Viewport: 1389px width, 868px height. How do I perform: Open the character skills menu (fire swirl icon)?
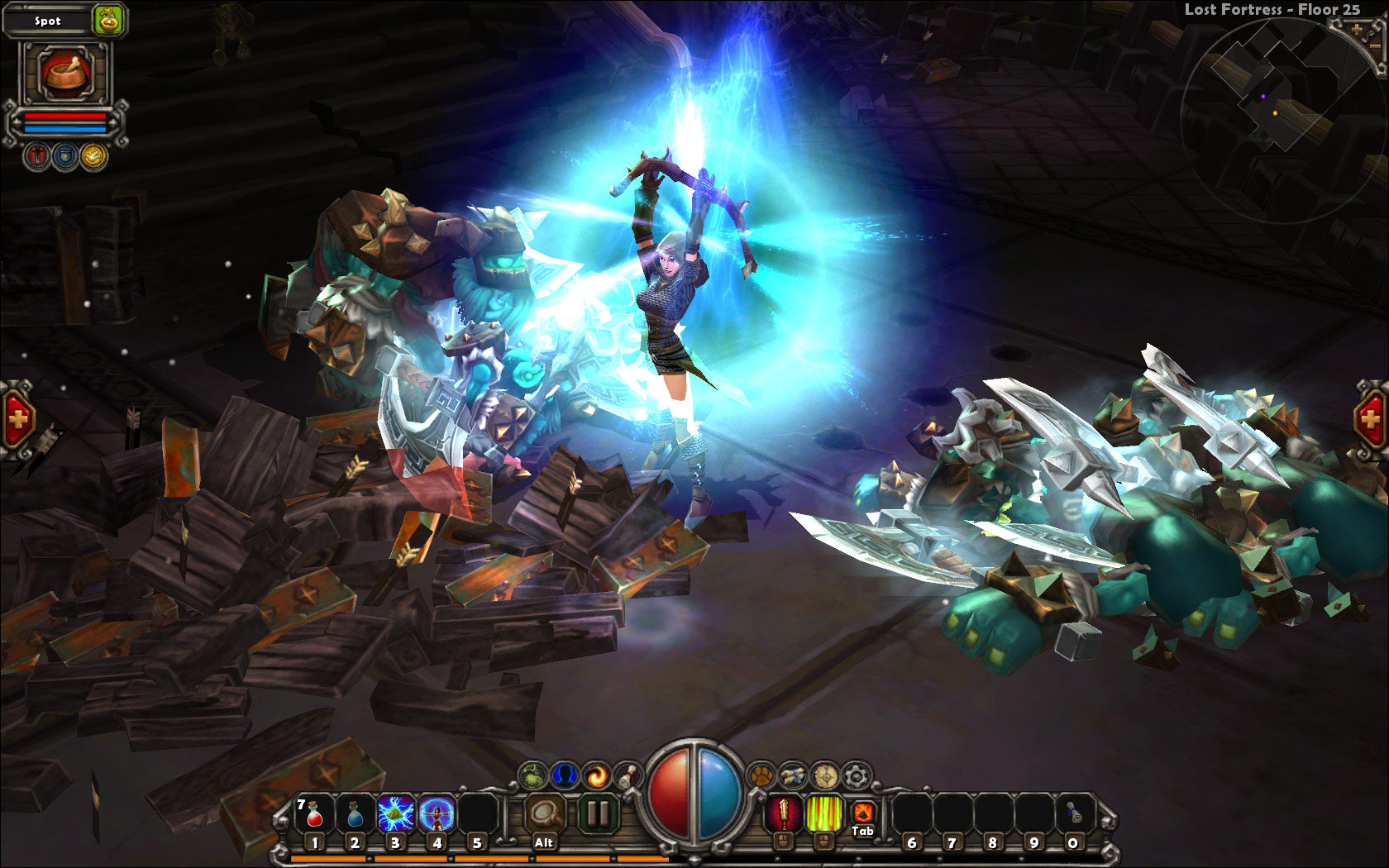[598, 775]
